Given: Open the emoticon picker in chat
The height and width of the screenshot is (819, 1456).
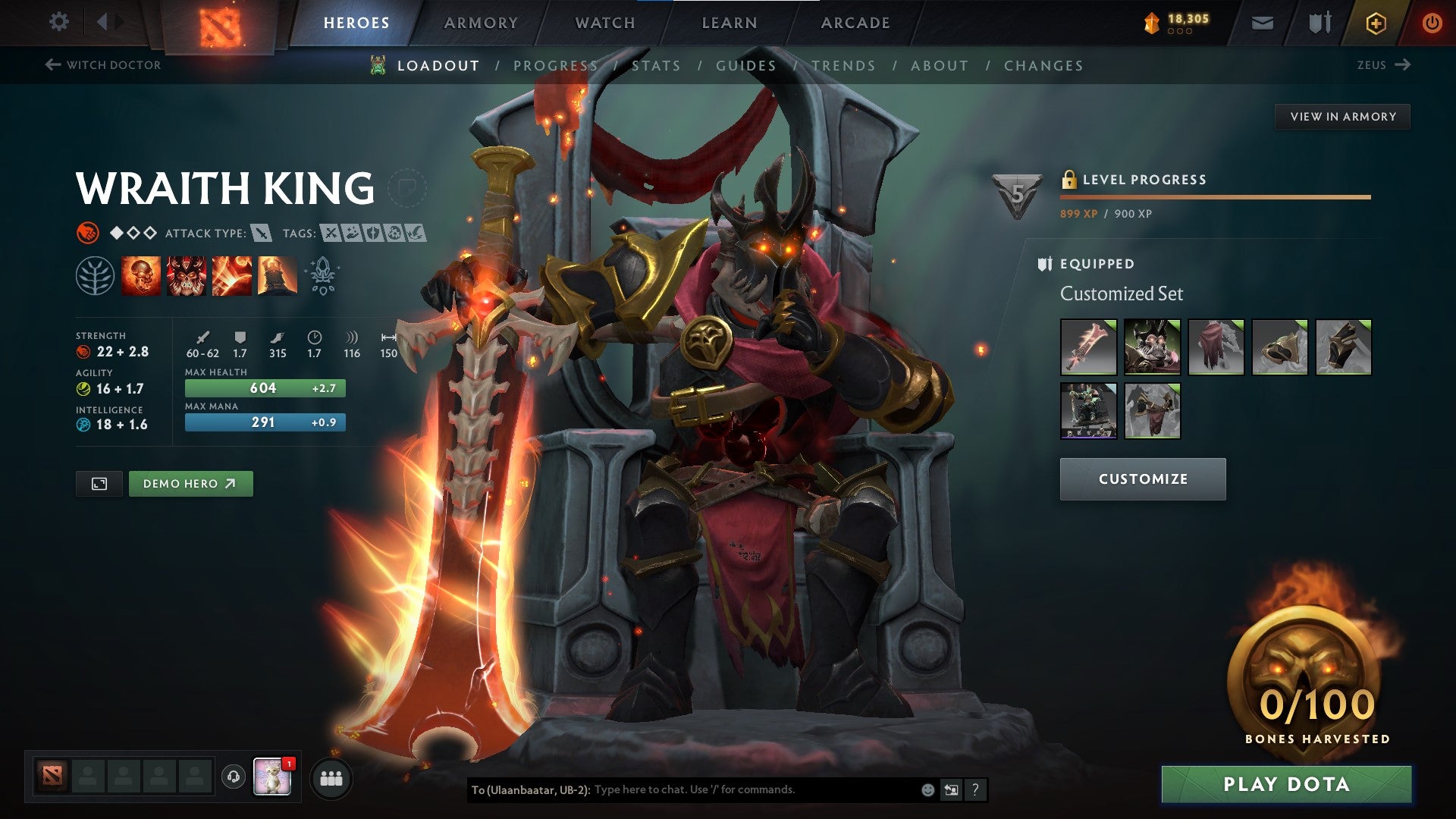Looking at the screenshot, I should 927,789.
